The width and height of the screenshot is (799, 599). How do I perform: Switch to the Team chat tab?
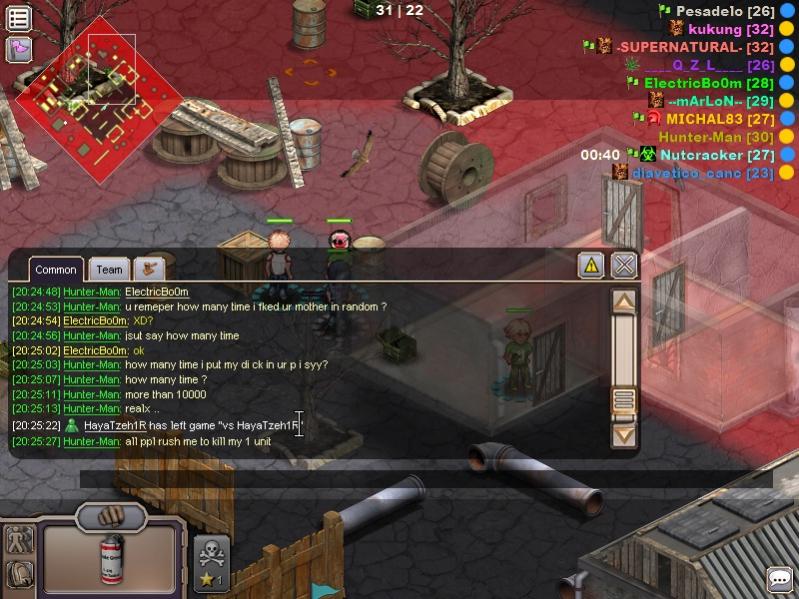(x=109, y=269)
